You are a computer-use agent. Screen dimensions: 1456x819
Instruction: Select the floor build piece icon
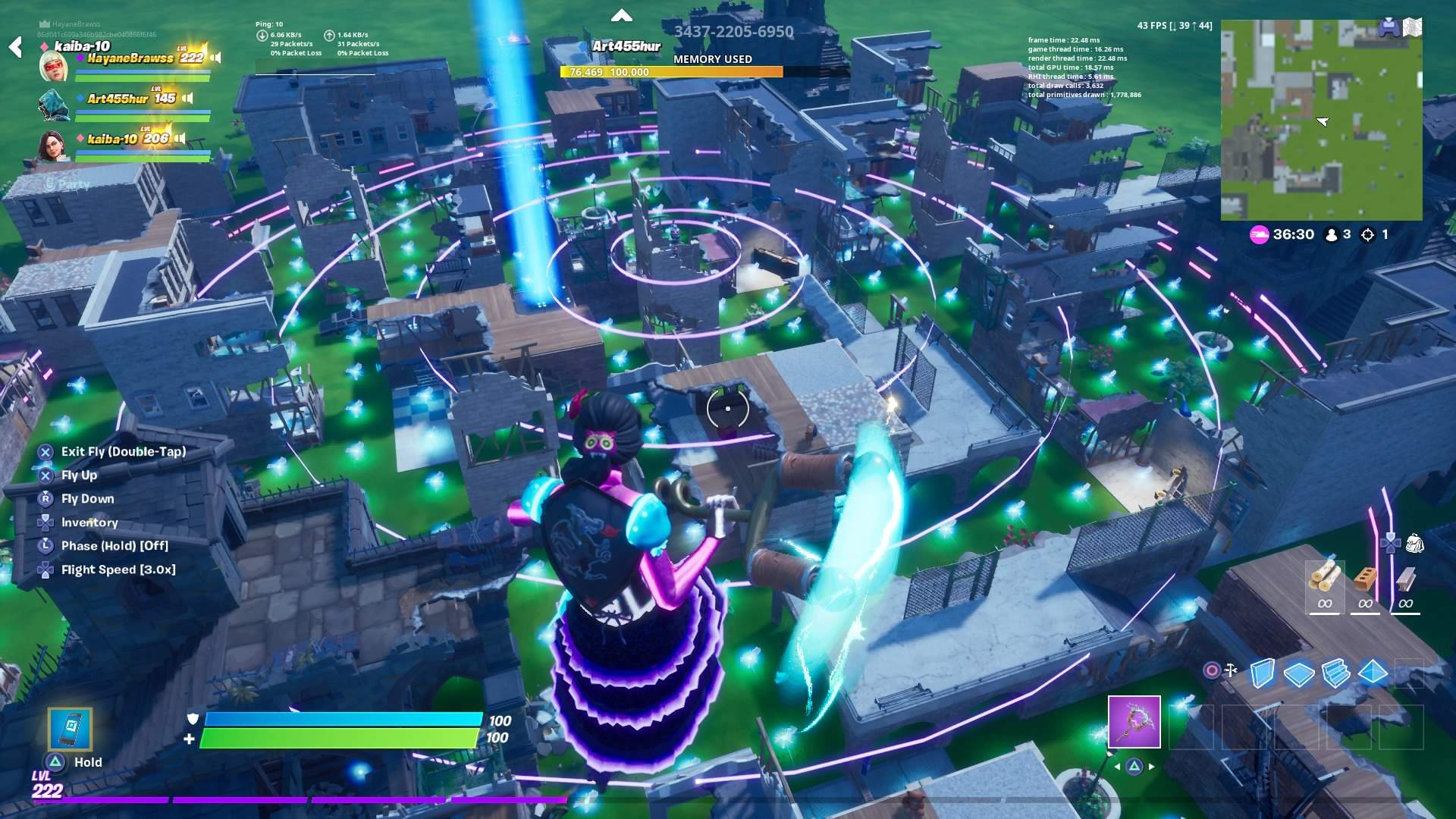pos(1300,673)
